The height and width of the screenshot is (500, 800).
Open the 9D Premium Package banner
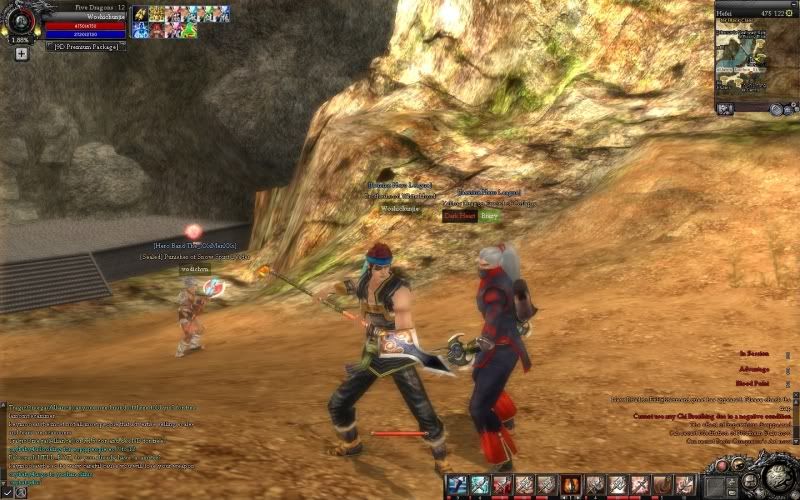click(86, 46)
